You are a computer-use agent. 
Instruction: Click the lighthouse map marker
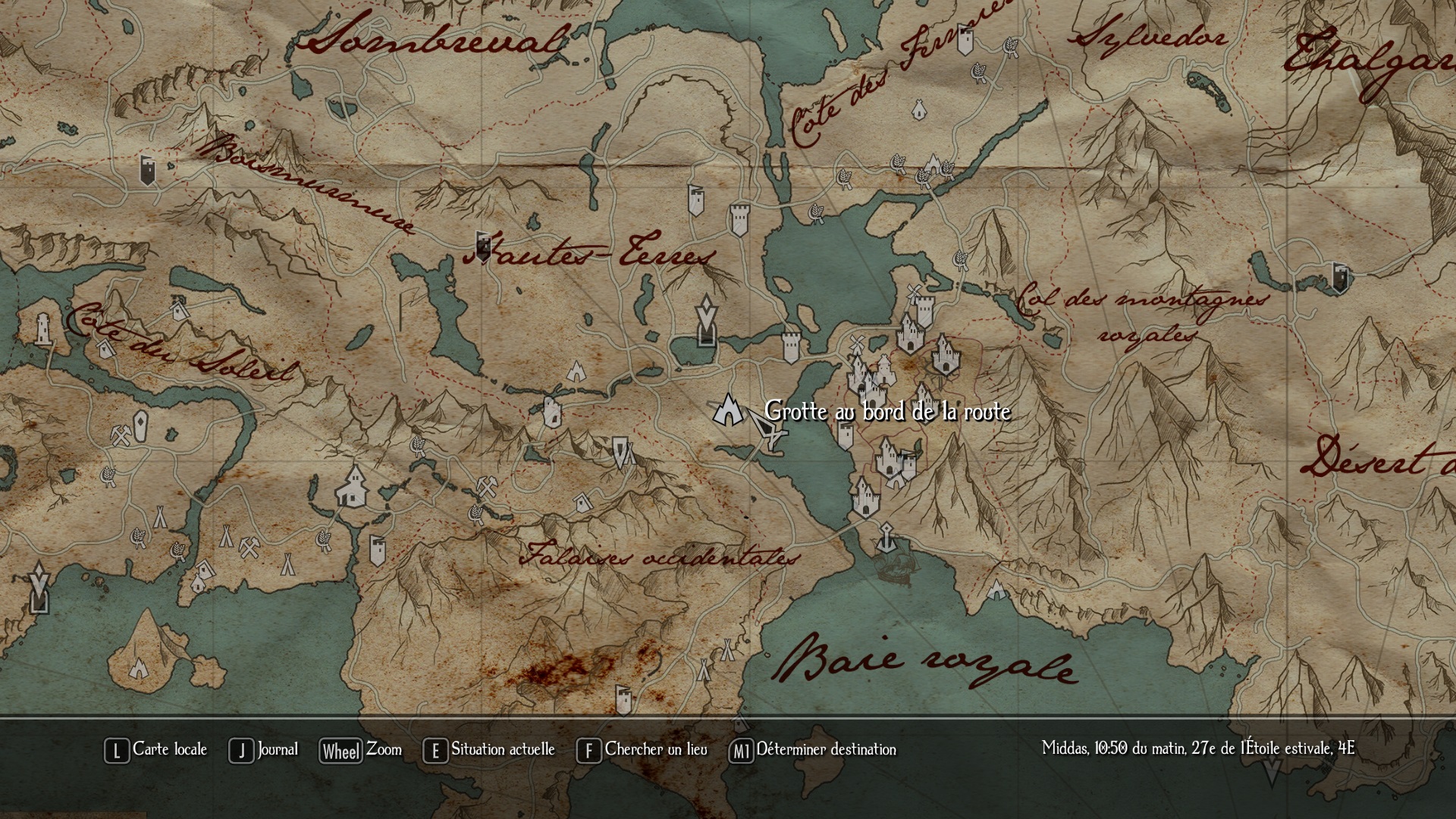44,329
